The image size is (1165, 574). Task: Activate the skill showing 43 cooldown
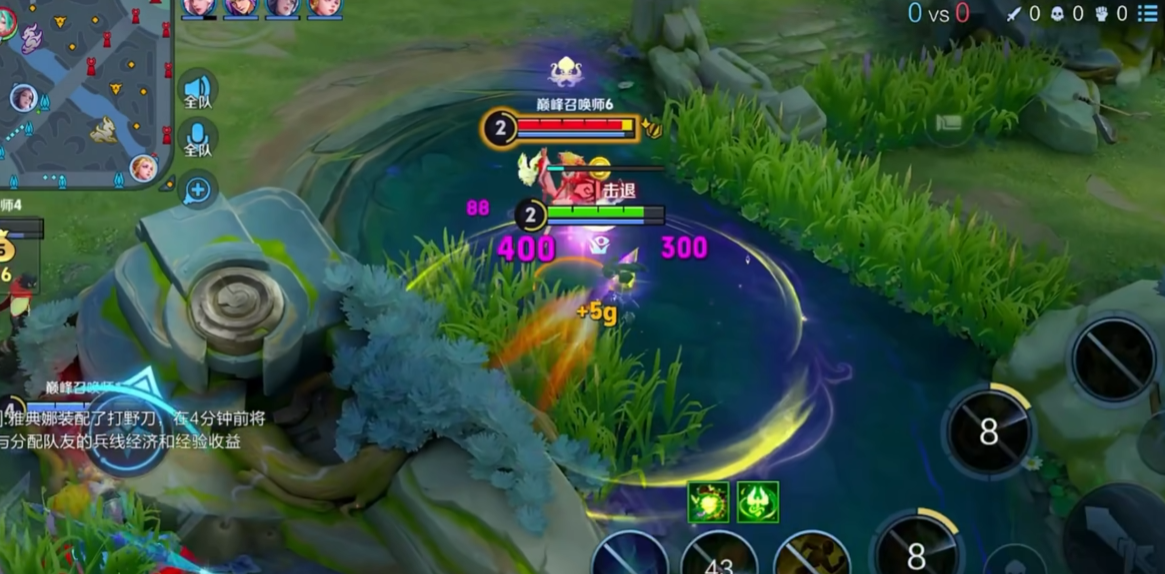pos(718,557)
